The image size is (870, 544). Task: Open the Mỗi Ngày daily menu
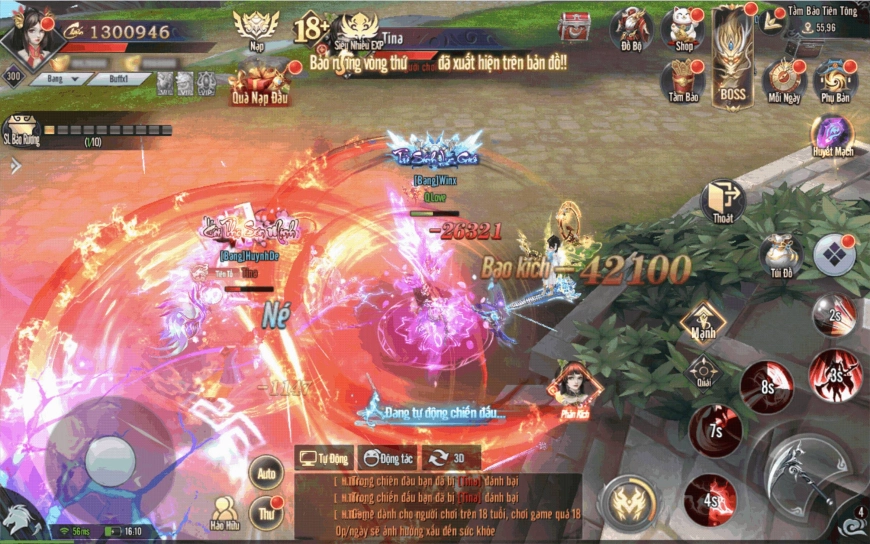click(783, 80)
